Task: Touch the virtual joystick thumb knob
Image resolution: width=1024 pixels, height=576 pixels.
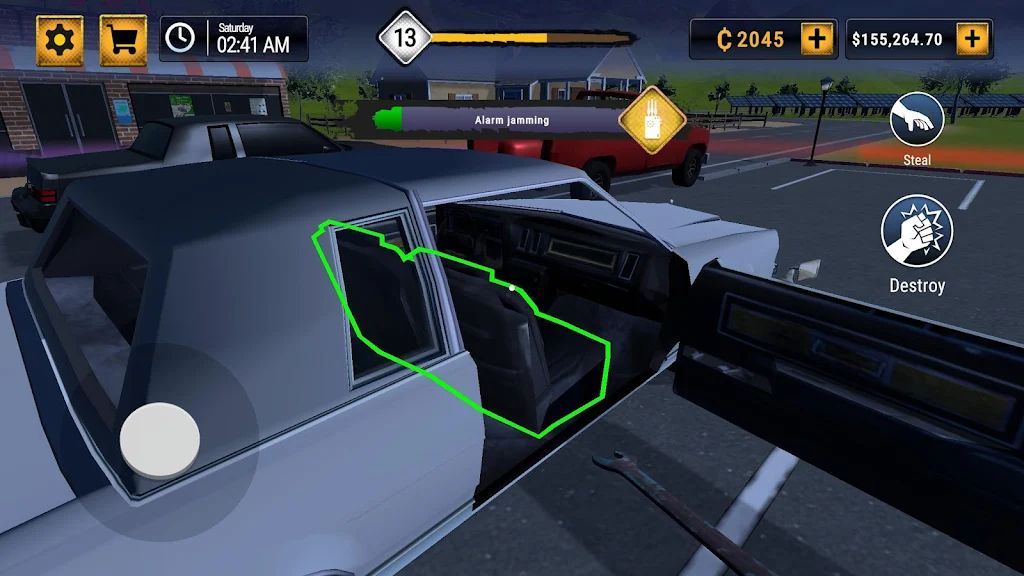Action: [x=160, y=438]
